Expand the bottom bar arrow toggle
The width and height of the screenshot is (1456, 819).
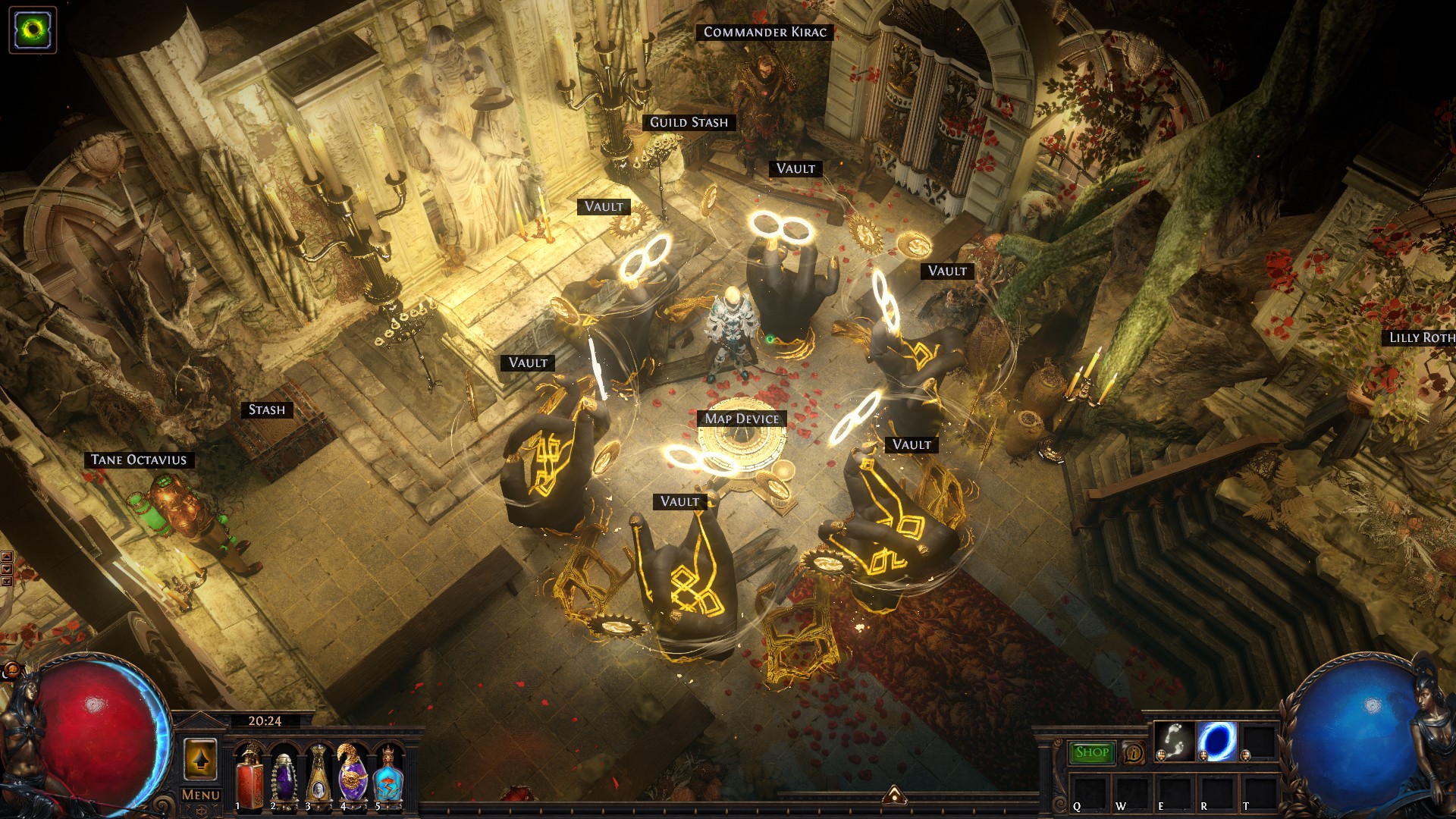coord(894,794)
